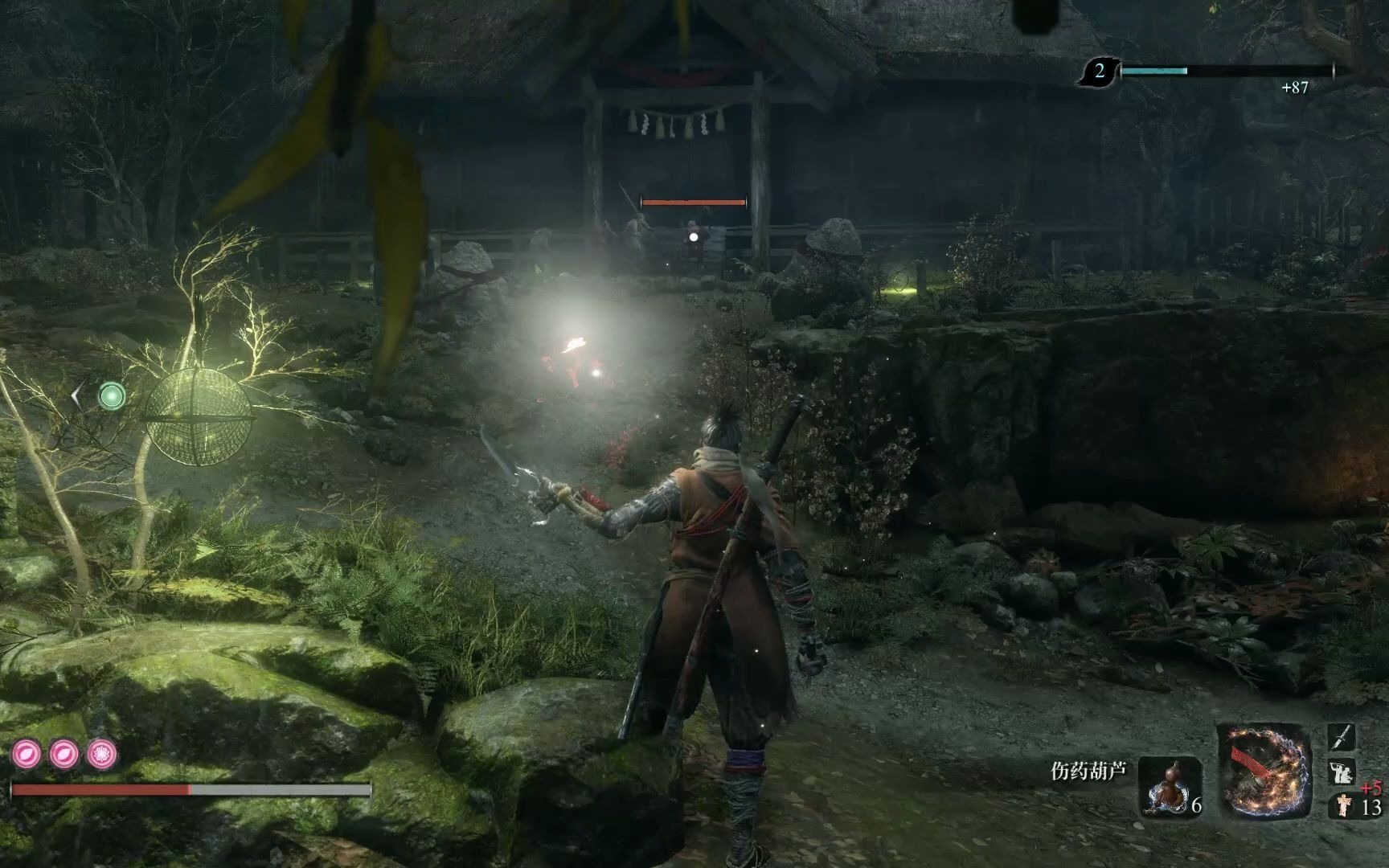Use the healing gourd item slot
The height and width of the screenshot is (868, 1389).
tap(1170, 786)
